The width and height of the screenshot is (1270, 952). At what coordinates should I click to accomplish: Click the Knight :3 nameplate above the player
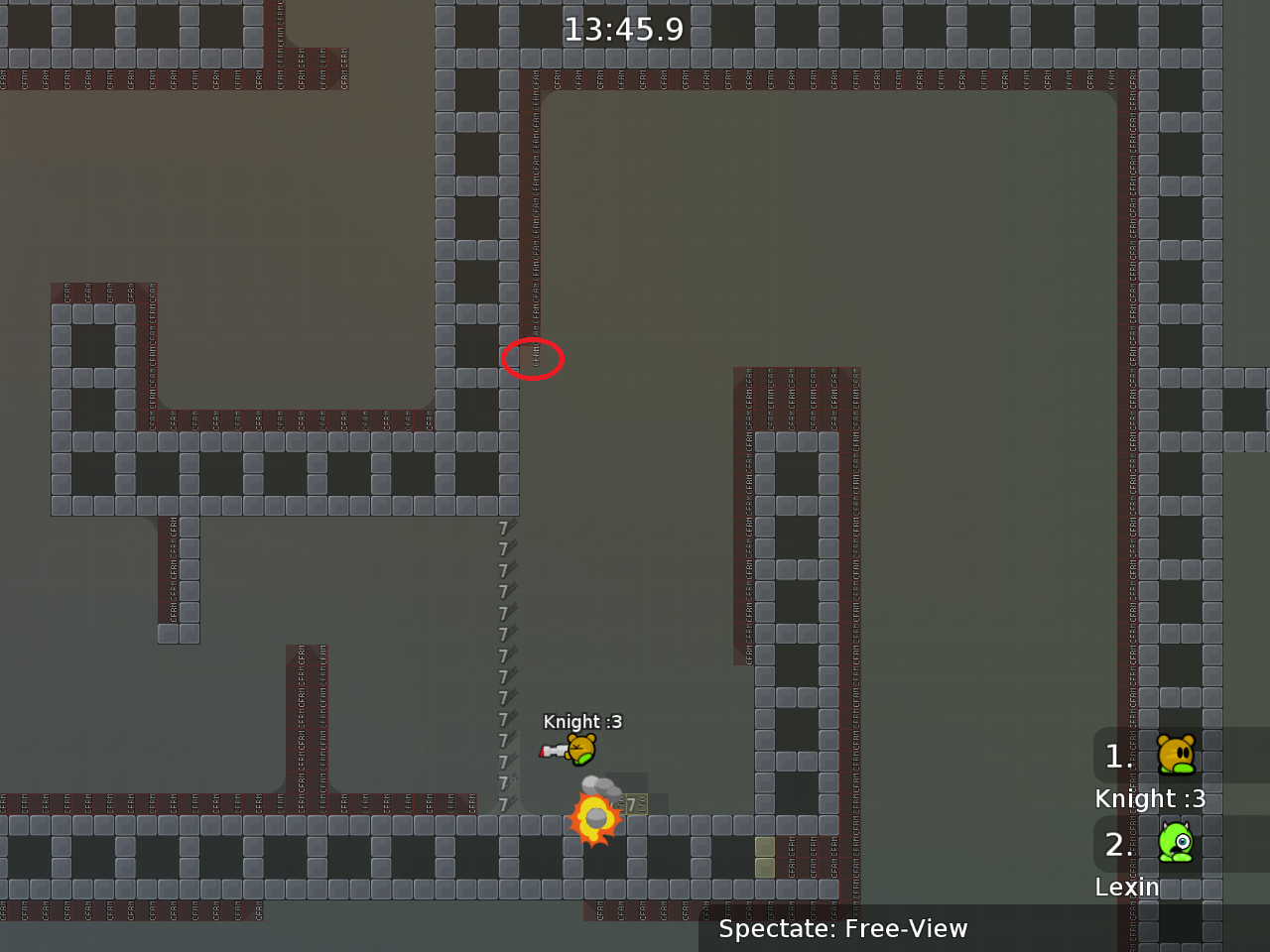pos(582,722)
